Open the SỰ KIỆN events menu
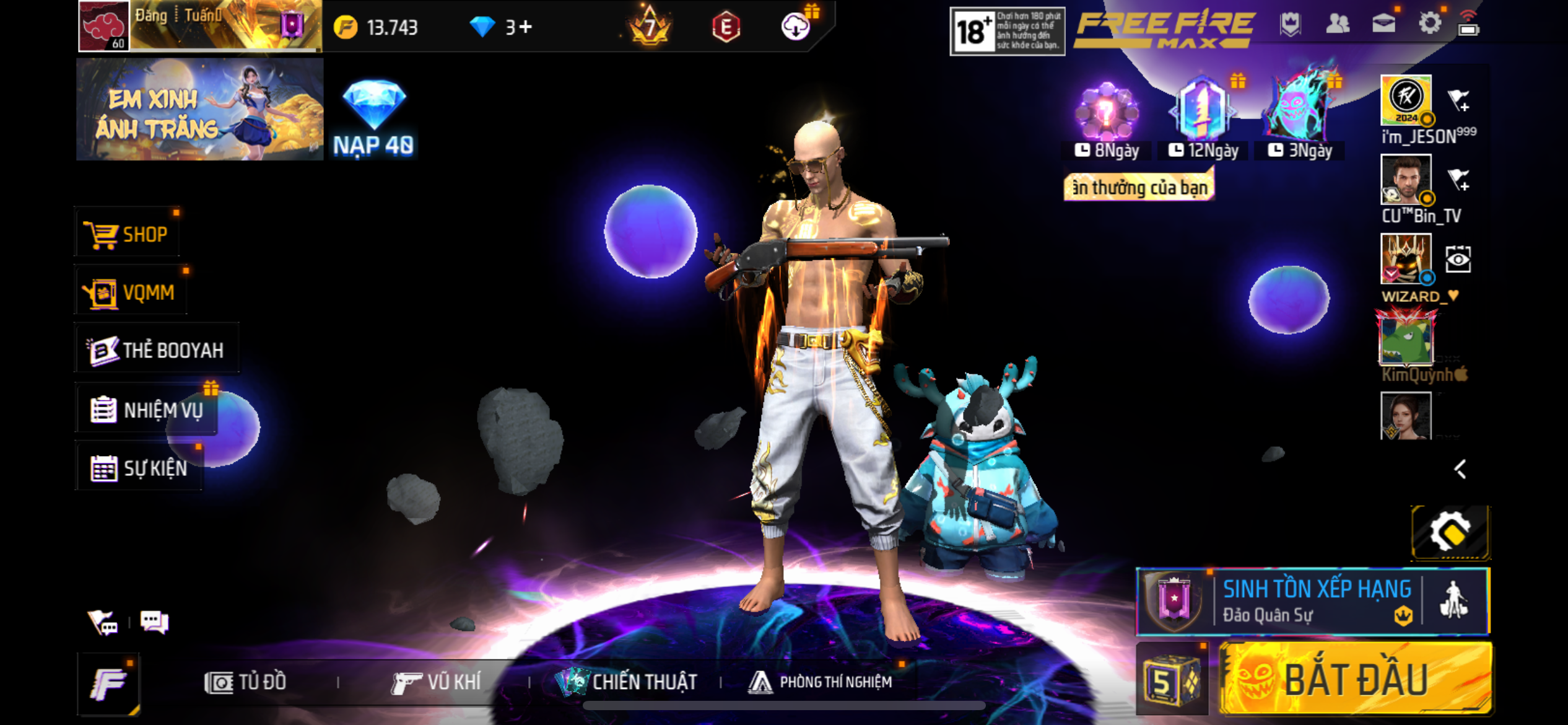This screenshot has height=725, width=1568. click(x=139, y=468)
